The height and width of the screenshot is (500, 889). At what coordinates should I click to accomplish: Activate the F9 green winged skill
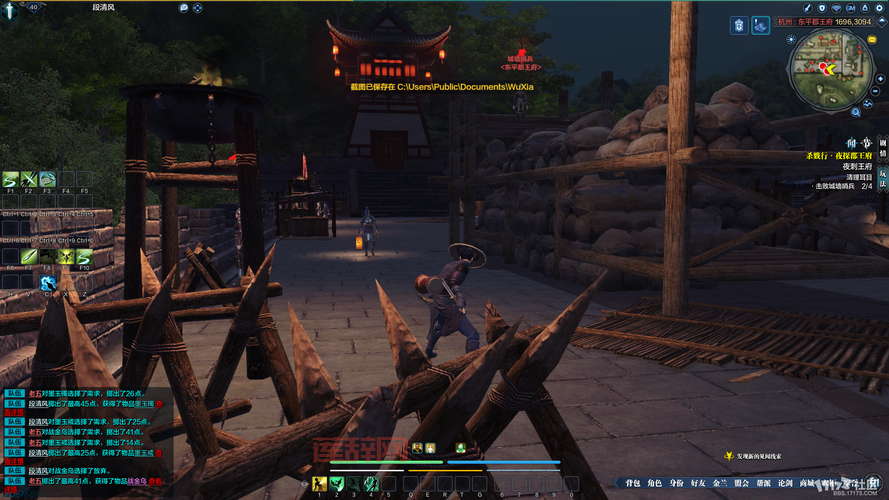(64, 257)
